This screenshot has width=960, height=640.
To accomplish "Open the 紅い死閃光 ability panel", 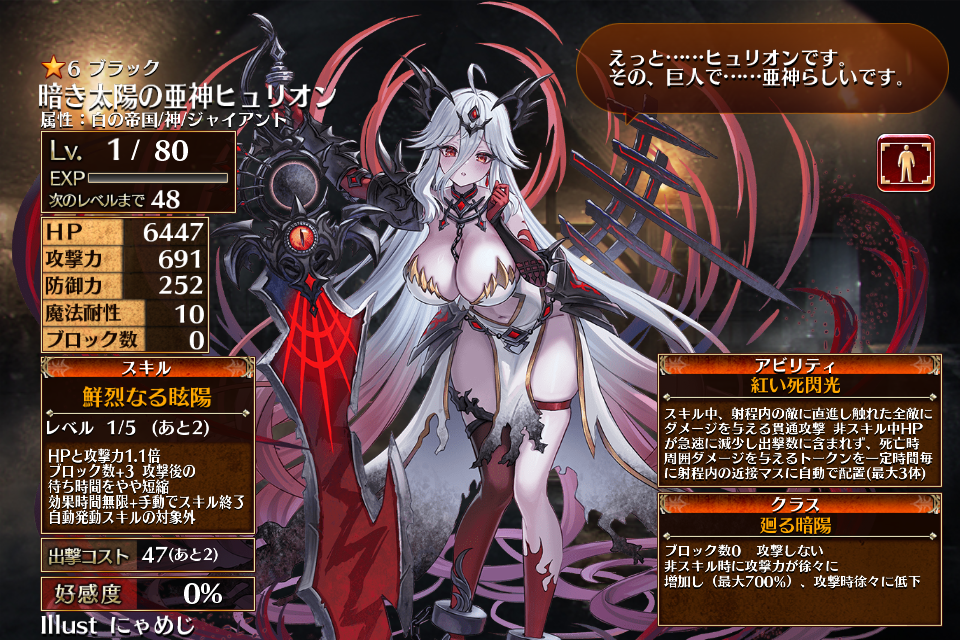I will point(798,385).
